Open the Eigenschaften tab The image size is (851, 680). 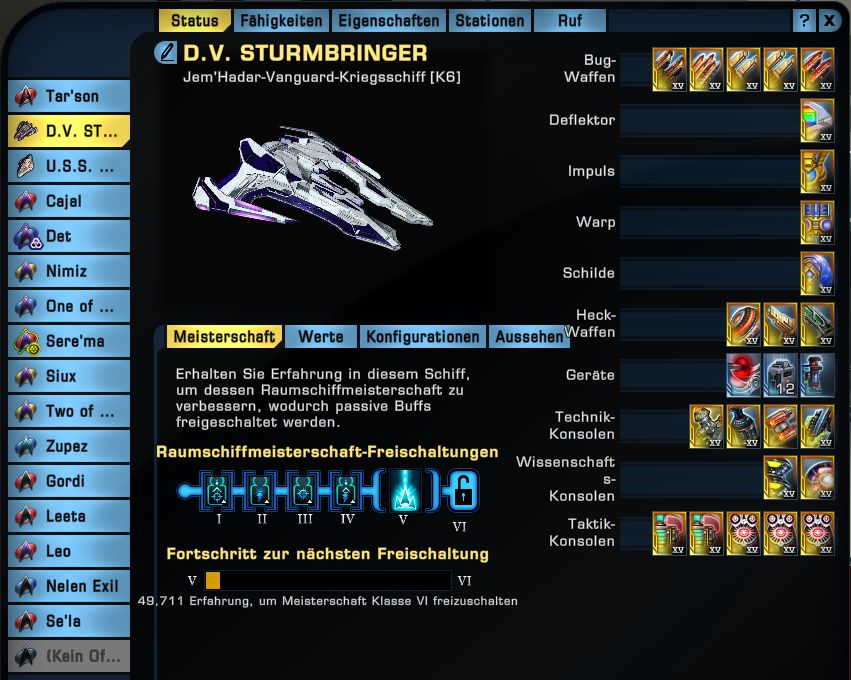(388, 20)
